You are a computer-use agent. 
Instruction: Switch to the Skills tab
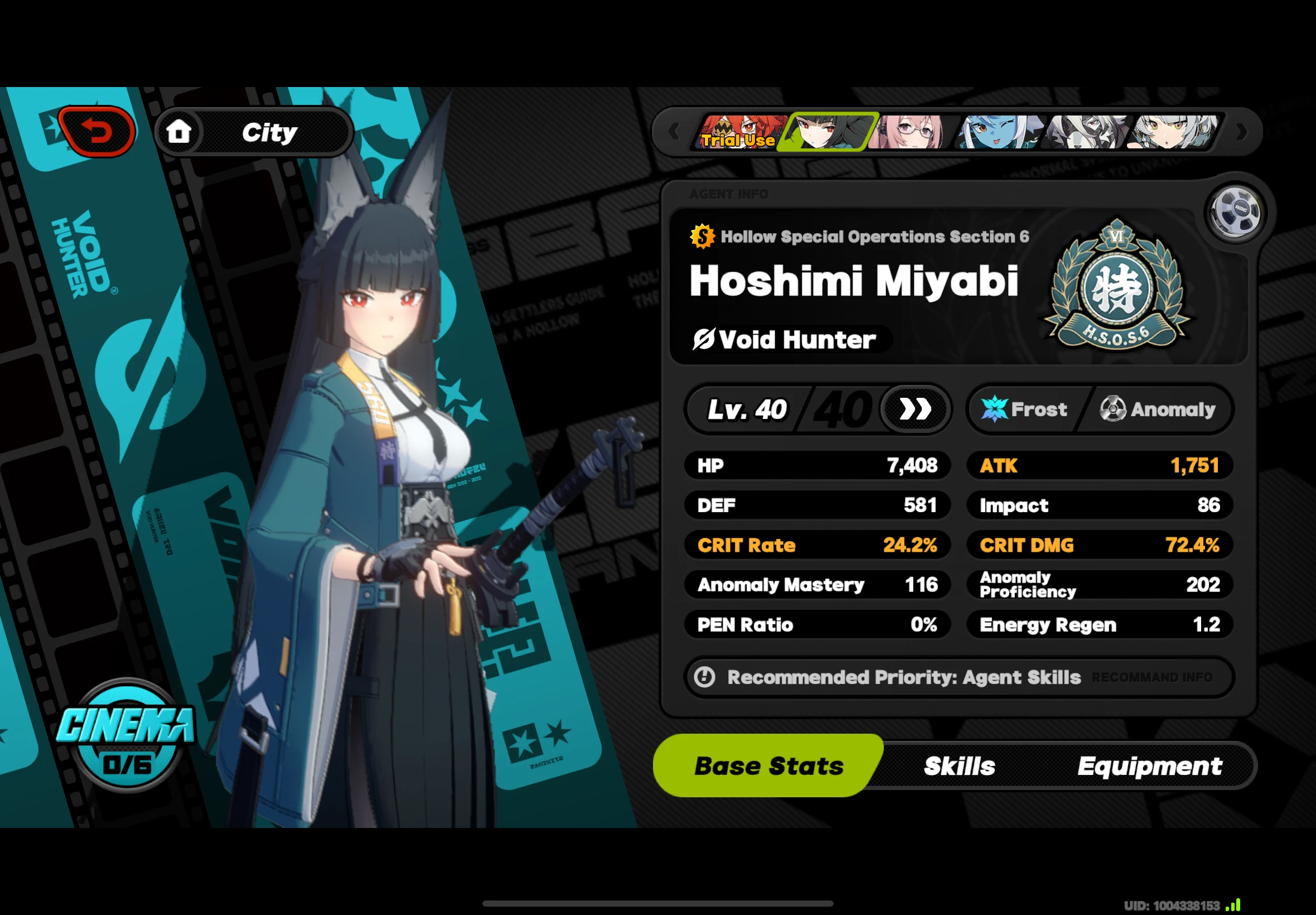tap(960, 765)
